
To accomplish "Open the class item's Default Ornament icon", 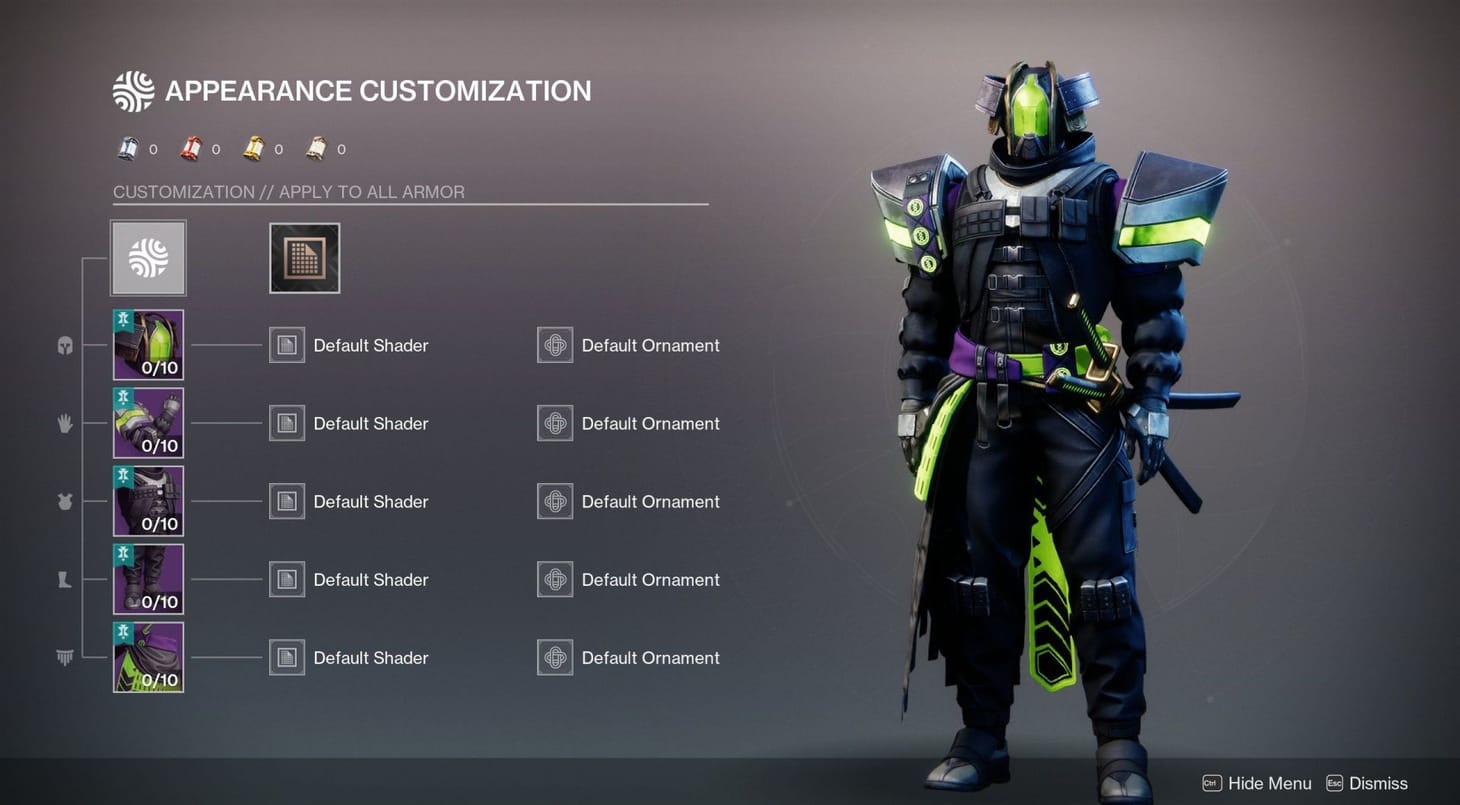I will point(555,657).
